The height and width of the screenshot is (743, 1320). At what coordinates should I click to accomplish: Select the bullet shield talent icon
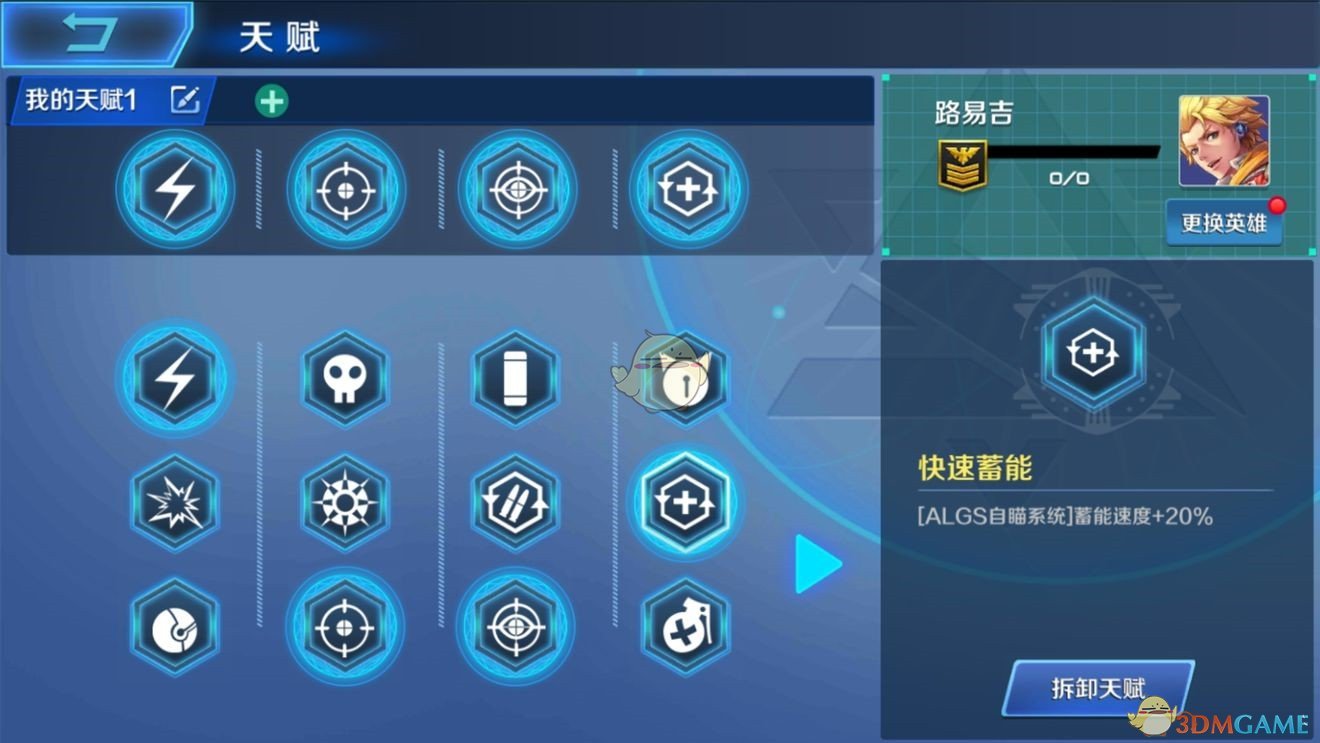(x=515, y=503)
